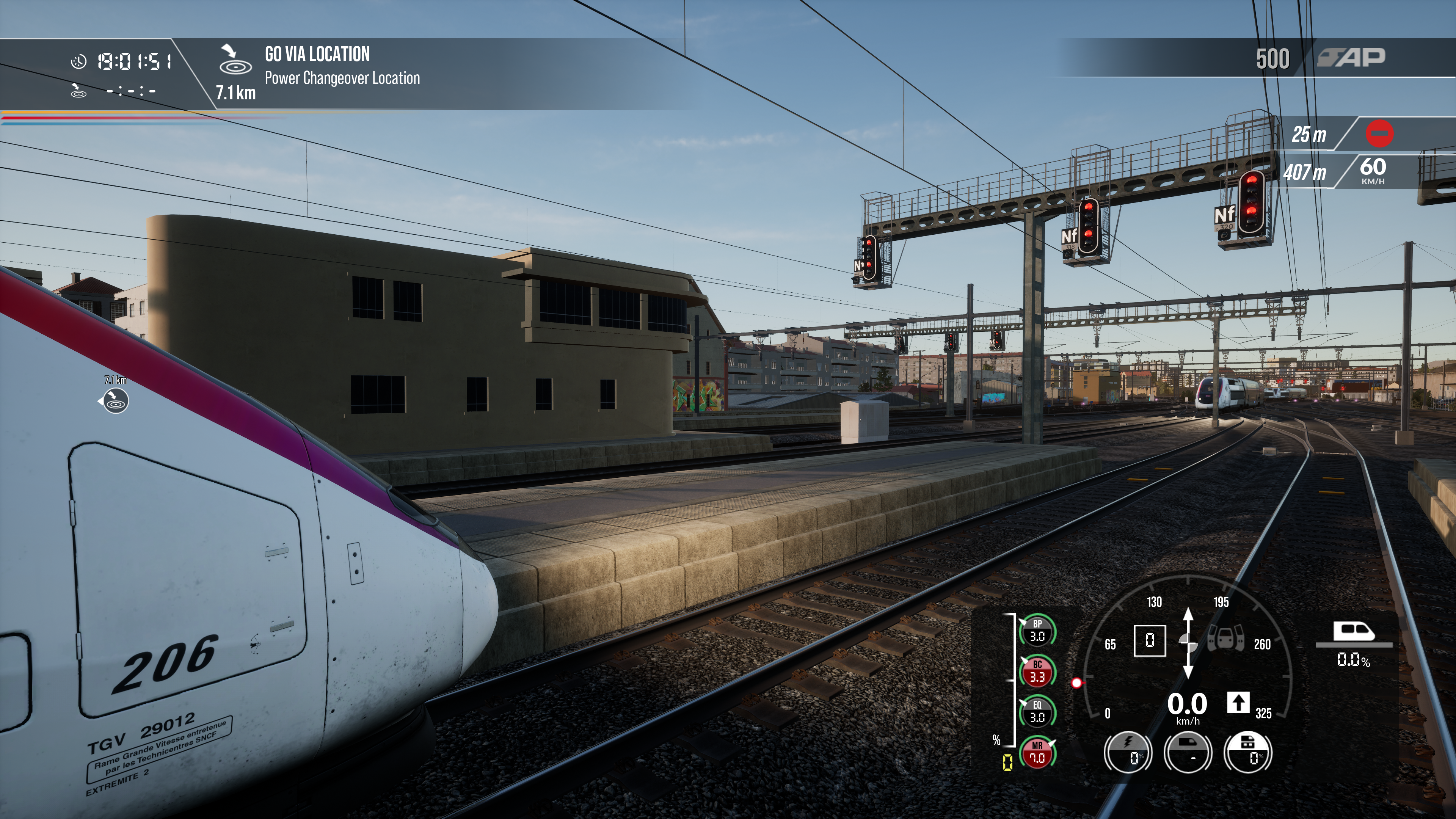
Task: Click the red stop signal icon
Action: [1379, 135]
